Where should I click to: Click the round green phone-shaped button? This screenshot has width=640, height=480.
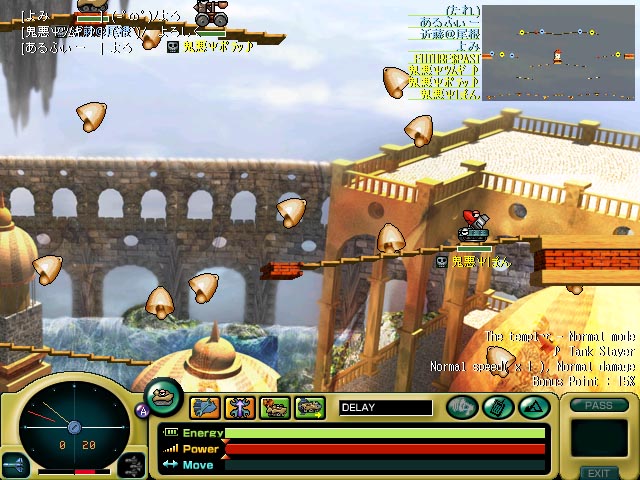[497, 407]
